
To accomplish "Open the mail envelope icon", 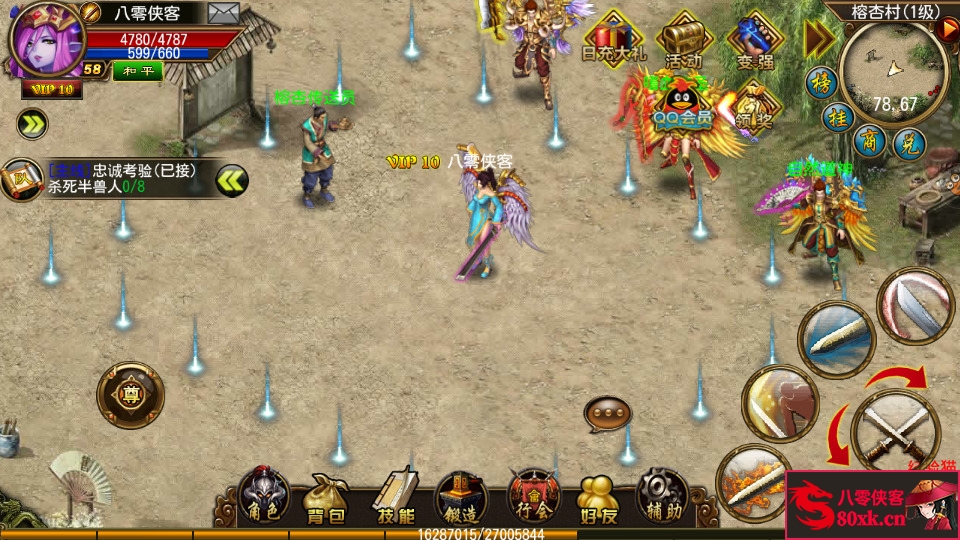I will coord(224,13).
